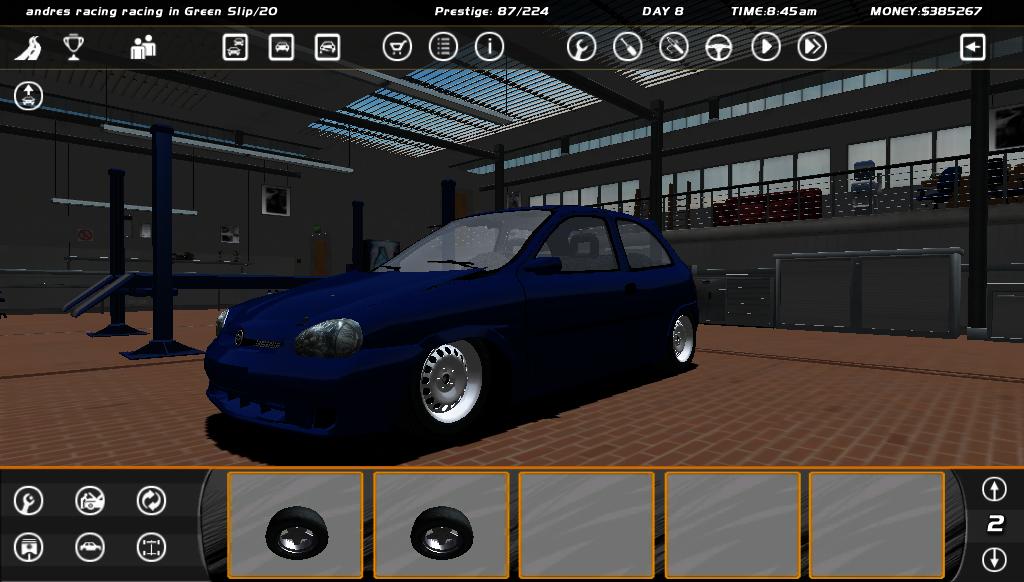Show the list icon menu
This screenshot has height=582, width=1024.
click(443, 46)
